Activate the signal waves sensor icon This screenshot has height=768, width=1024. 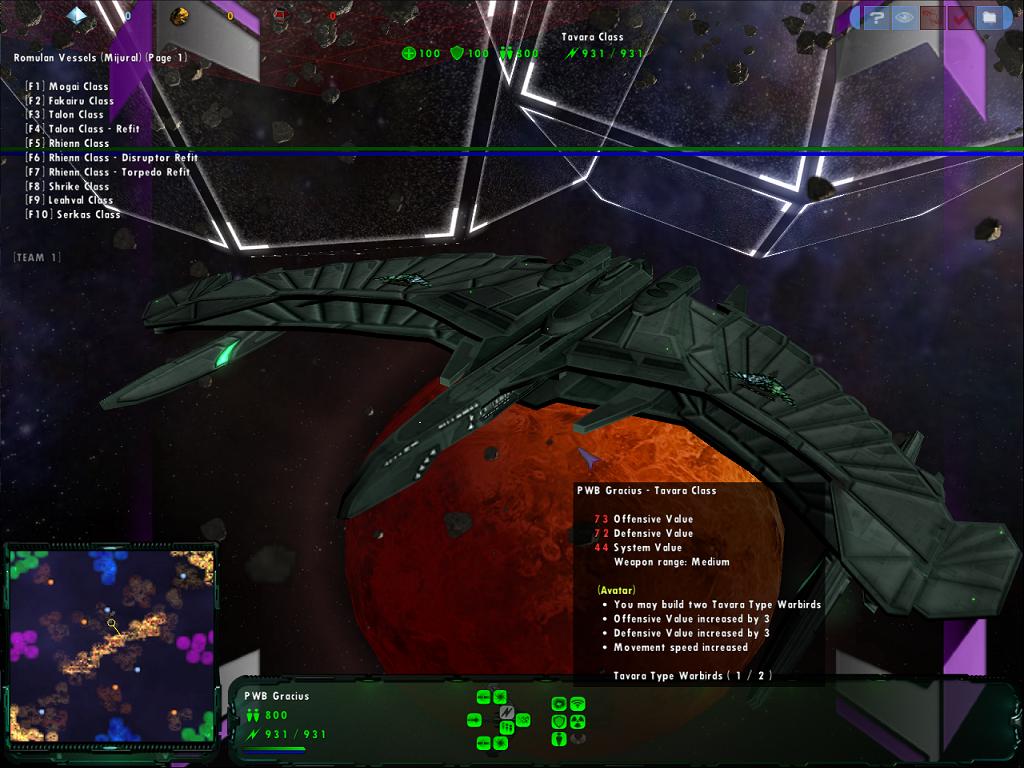pyautogui.click(x=577, y=704)
